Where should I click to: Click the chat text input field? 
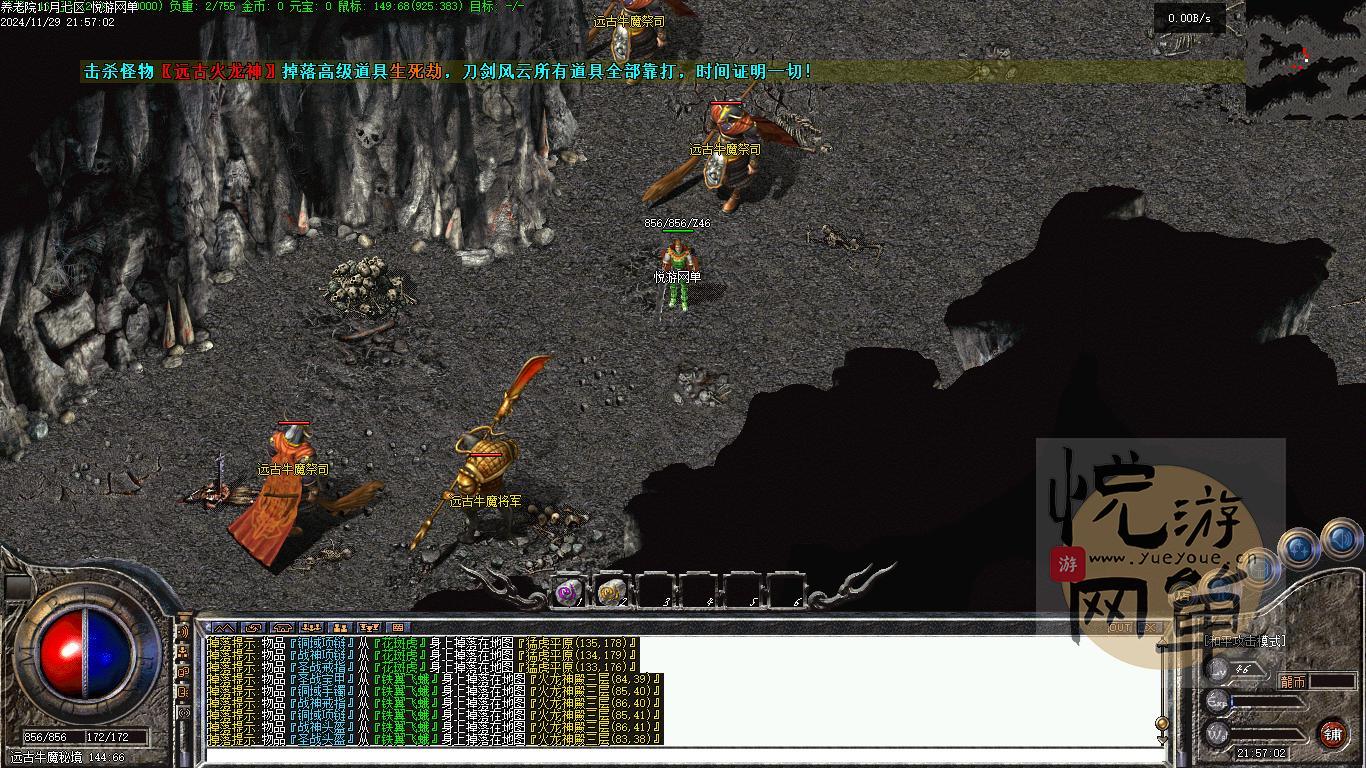pyautogui.click(x=680, y=755)
